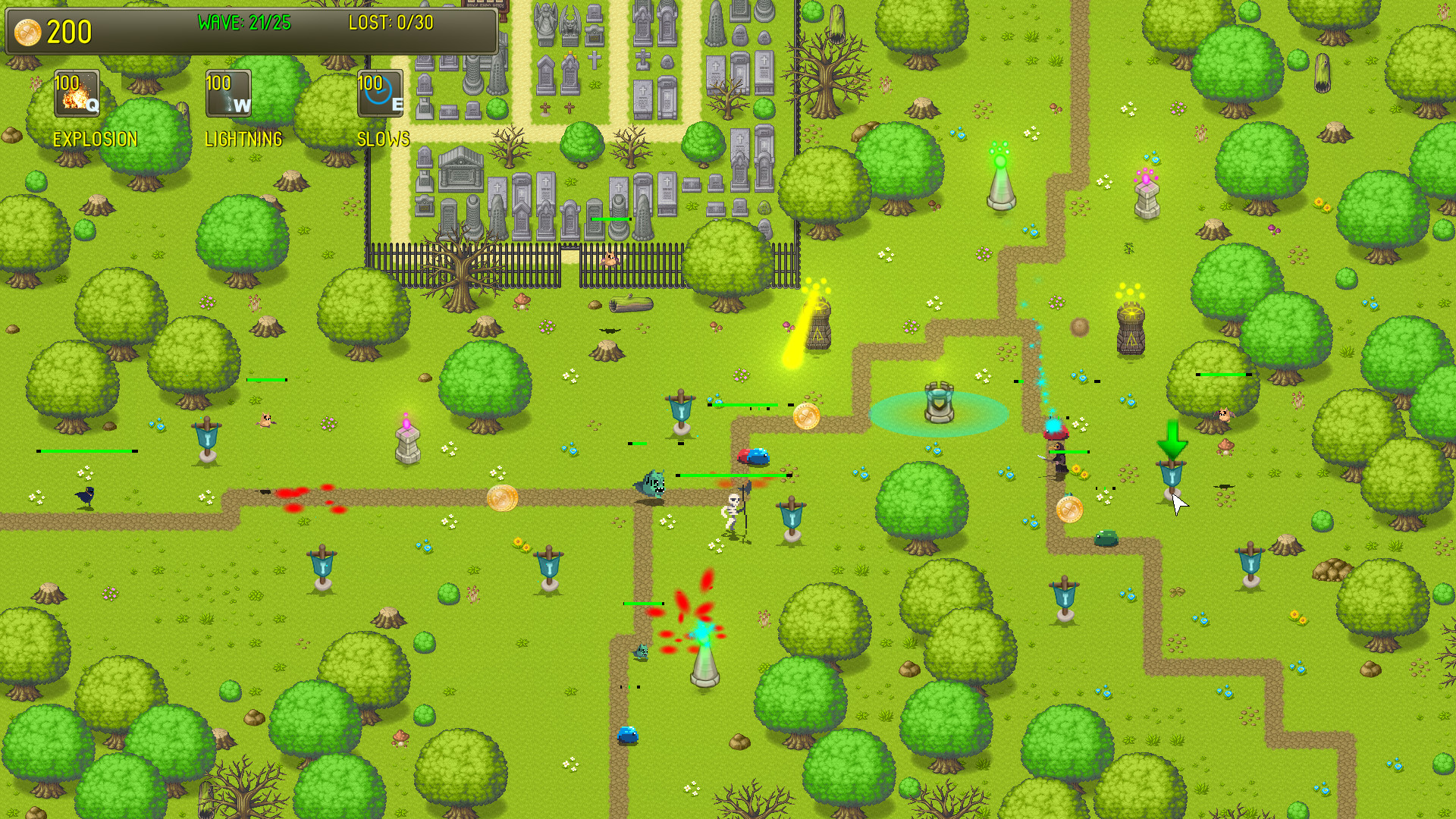Activate the Explosion ability icon

76,93
